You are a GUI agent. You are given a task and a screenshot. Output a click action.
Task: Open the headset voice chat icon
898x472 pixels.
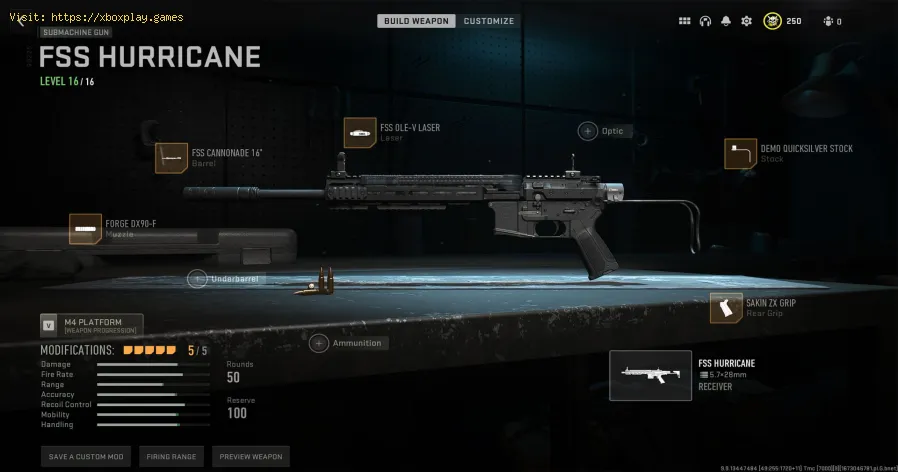[x=705, y=21]
